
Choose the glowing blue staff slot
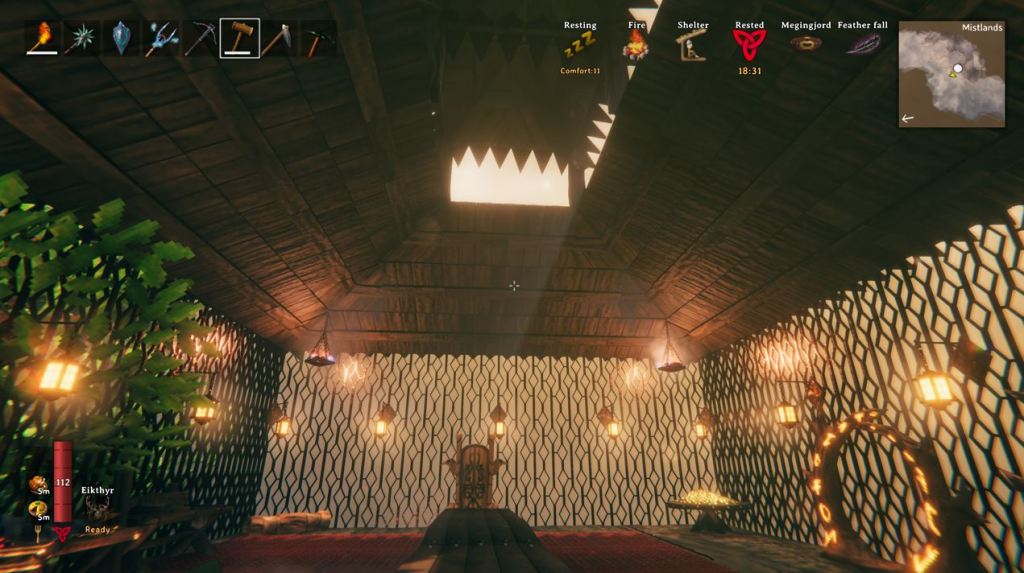click(160, 38)
